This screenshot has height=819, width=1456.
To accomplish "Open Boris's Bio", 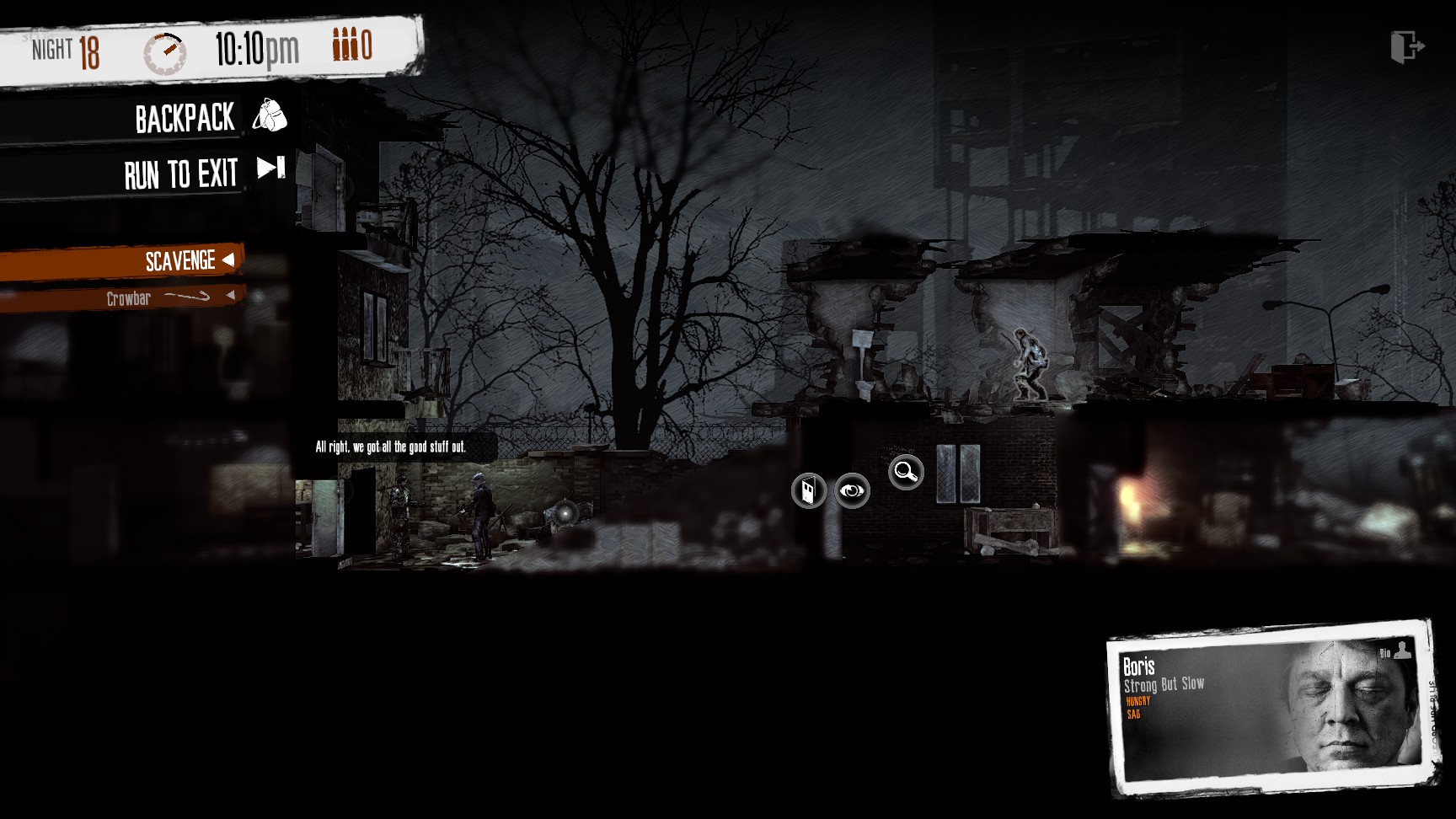I will [x=1394, y=650].
